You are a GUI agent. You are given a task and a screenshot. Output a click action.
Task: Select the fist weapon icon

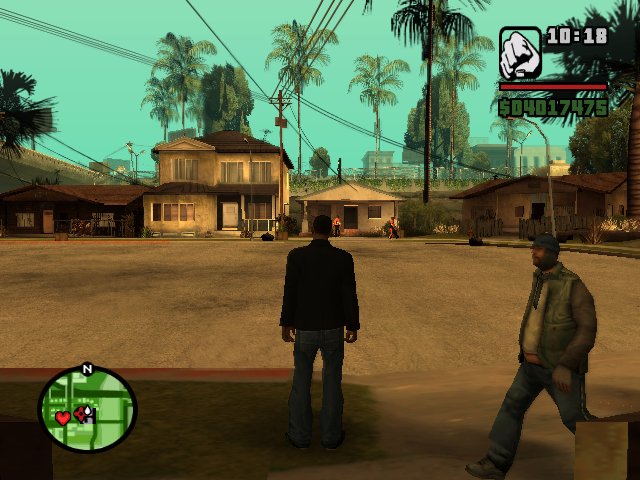[520, 52]
